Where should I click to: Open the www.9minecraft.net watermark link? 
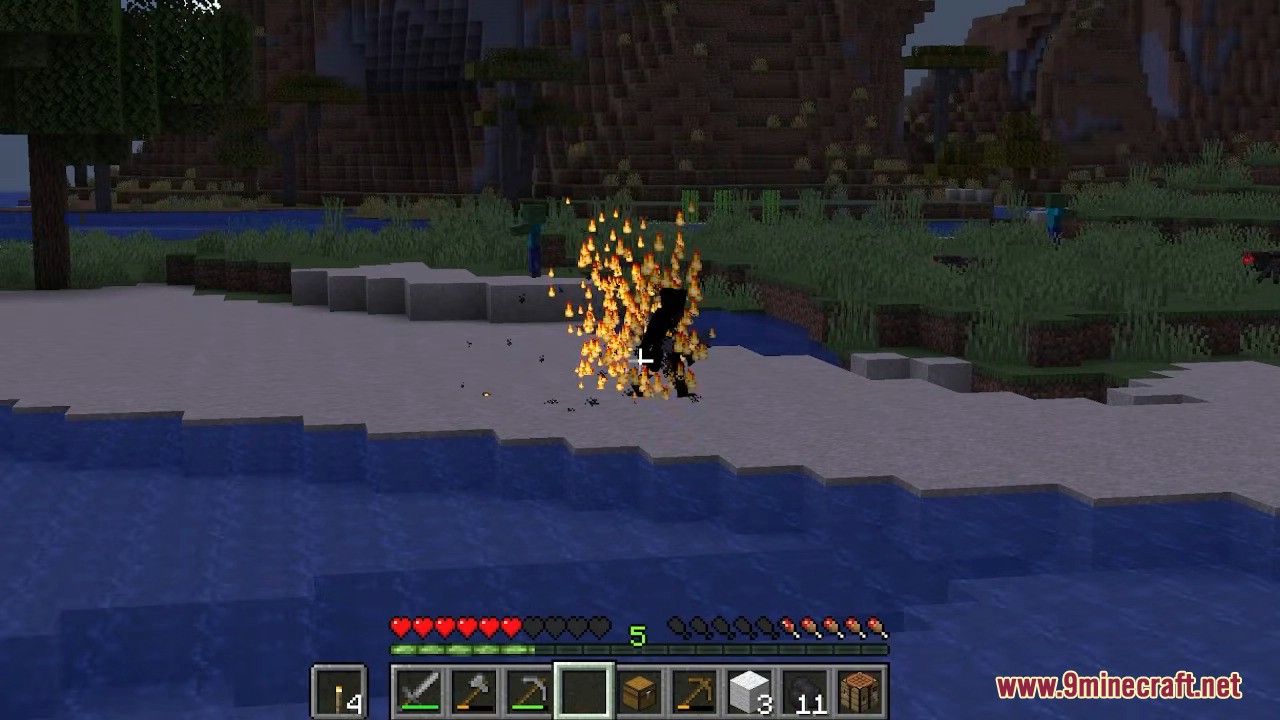coord(1118,687)
